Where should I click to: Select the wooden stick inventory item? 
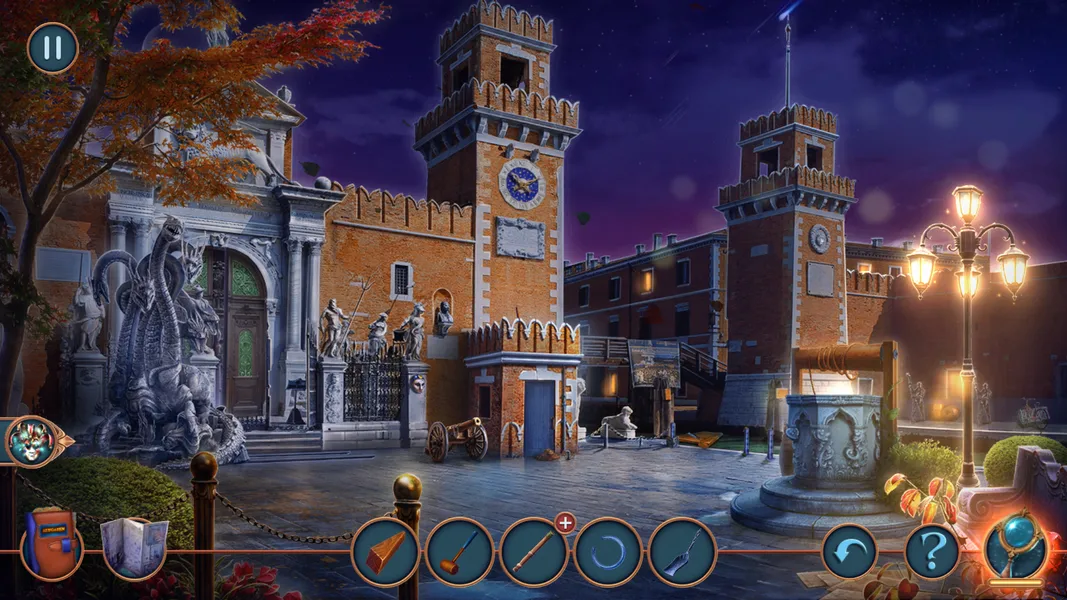coord(533,552)
